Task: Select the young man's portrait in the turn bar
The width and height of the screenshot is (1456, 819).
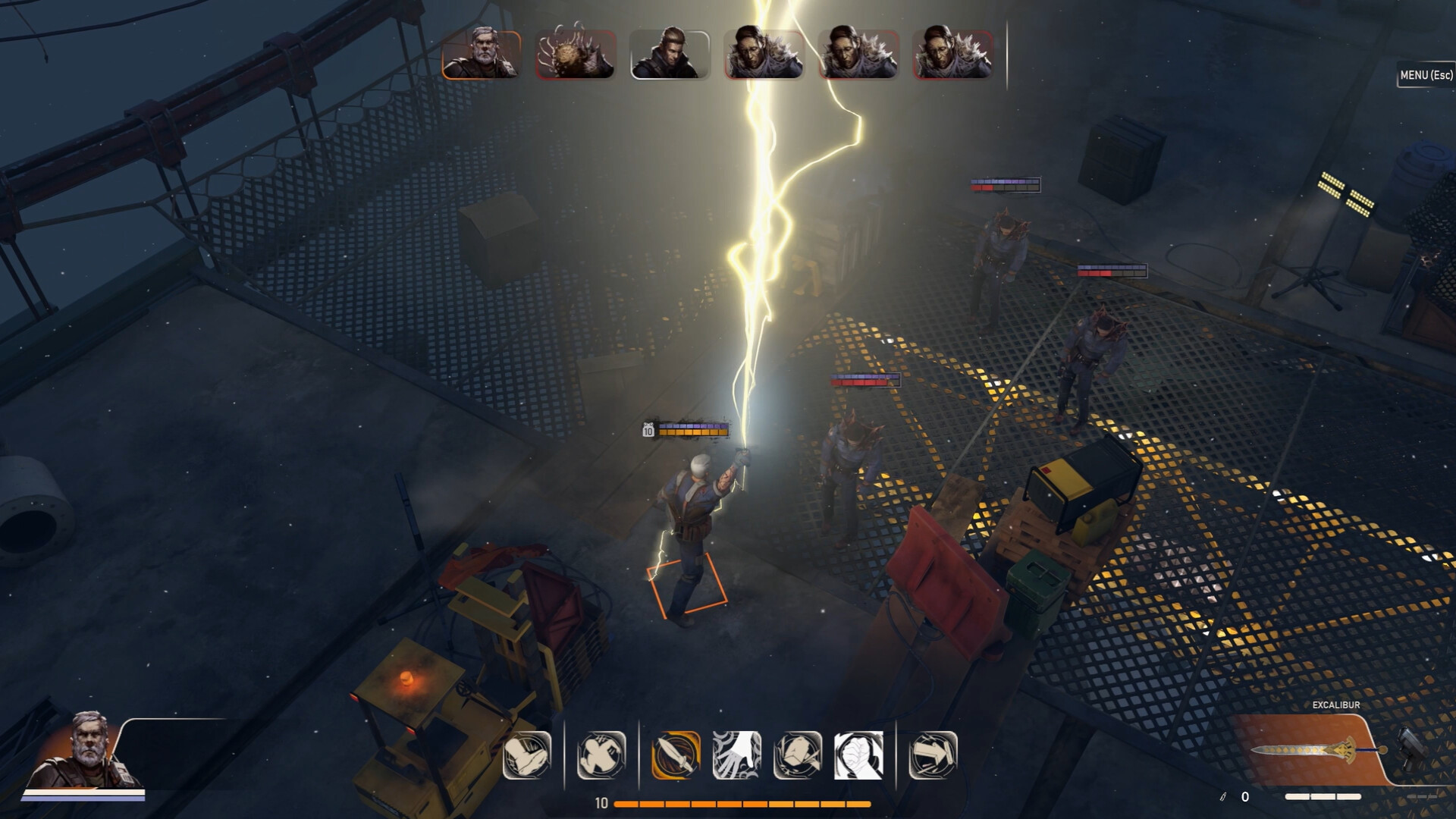Action: tap(670, 53)
